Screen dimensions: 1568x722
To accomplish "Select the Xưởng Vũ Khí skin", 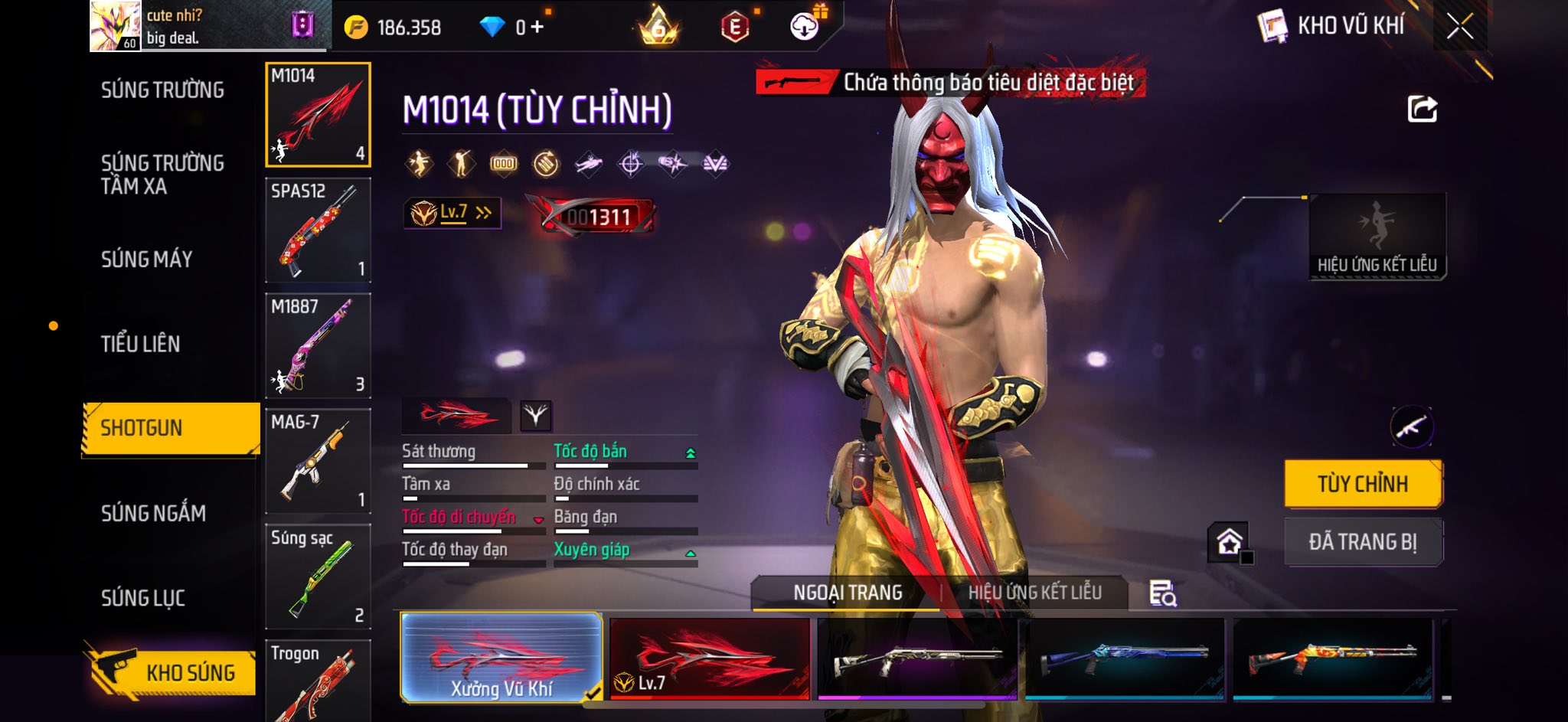I will (x=501, y=658).
